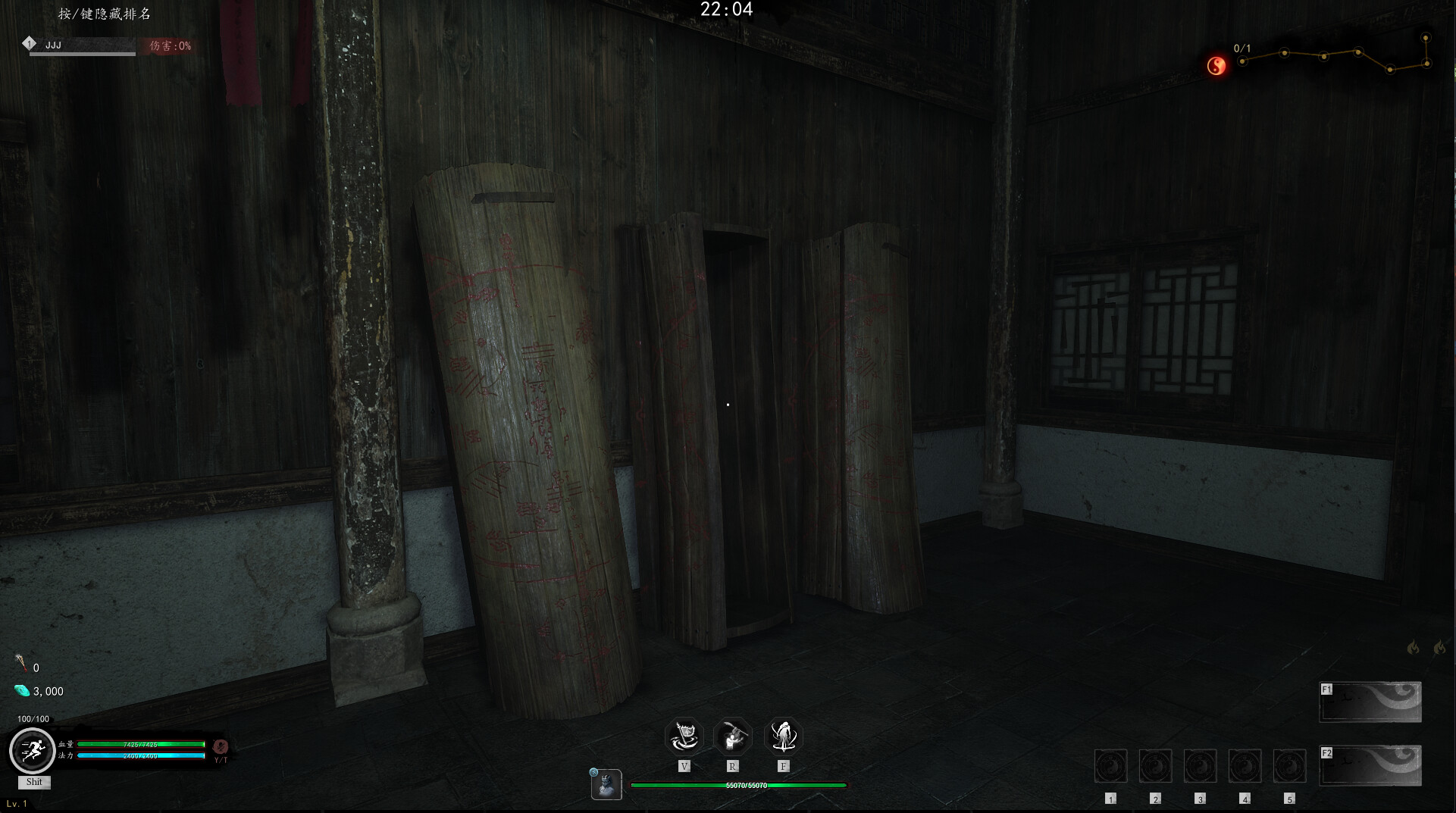The height and width of the screenshot is (813, 1456).
Task: Click the 55070/55070 green health bar
Action: tap(739, 786)
